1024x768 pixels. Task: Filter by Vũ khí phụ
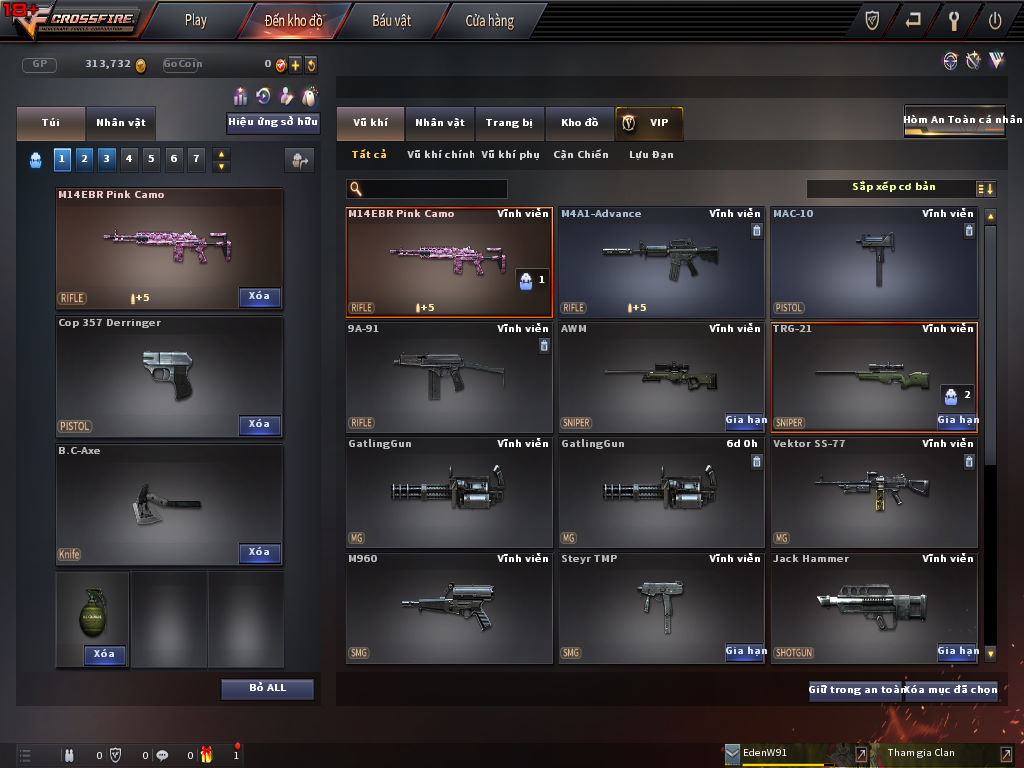[x=510, y=155]
